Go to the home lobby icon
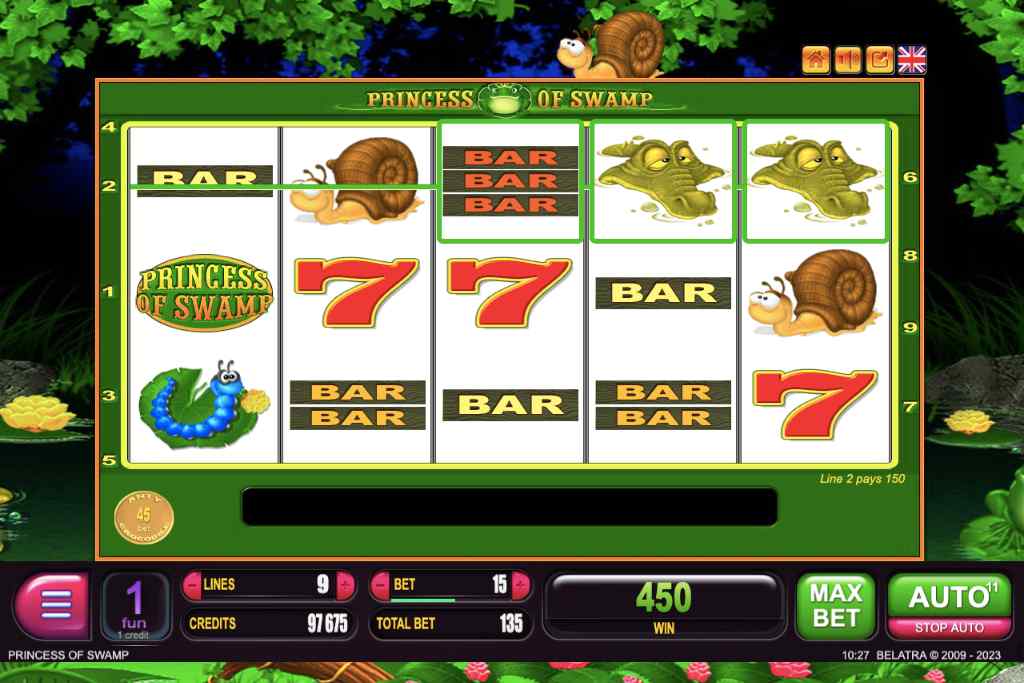1024x683 pixels. click(x=815, y=60)
